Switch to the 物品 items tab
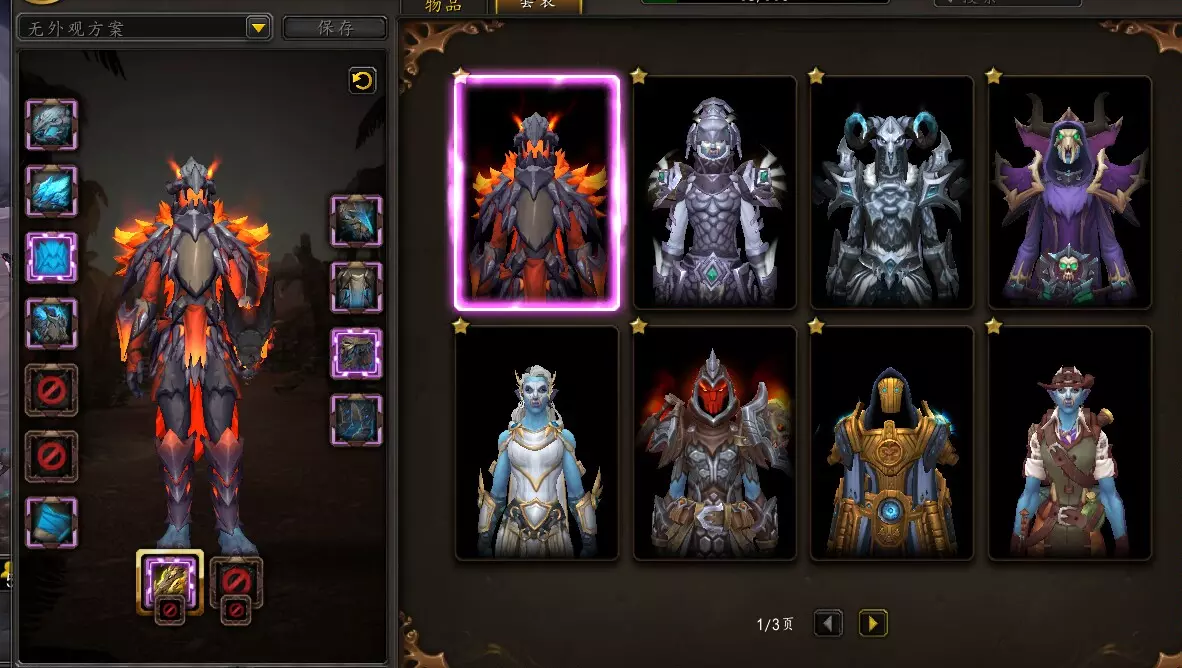Screen dimensions: 1182x668 pyautogui.click(x=443, y=6)
